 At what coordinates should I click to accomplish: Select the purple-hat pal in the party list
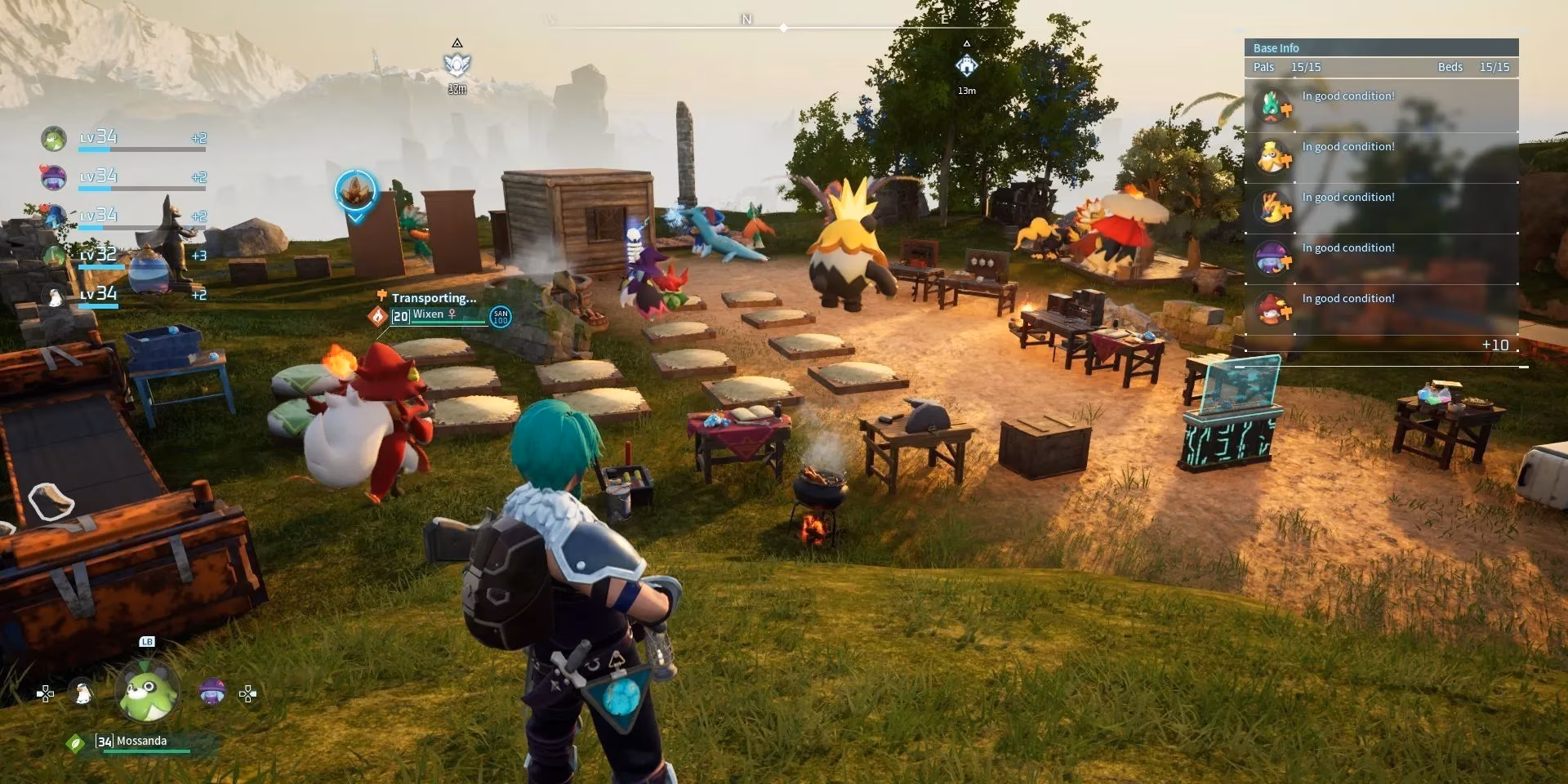(x=54, y=177)
